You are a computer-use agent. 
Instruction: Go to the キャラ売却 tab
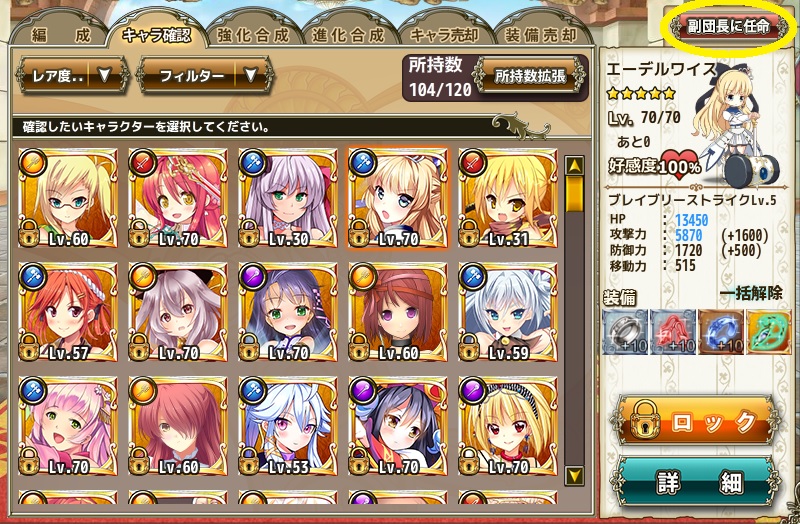pos(444,33)
